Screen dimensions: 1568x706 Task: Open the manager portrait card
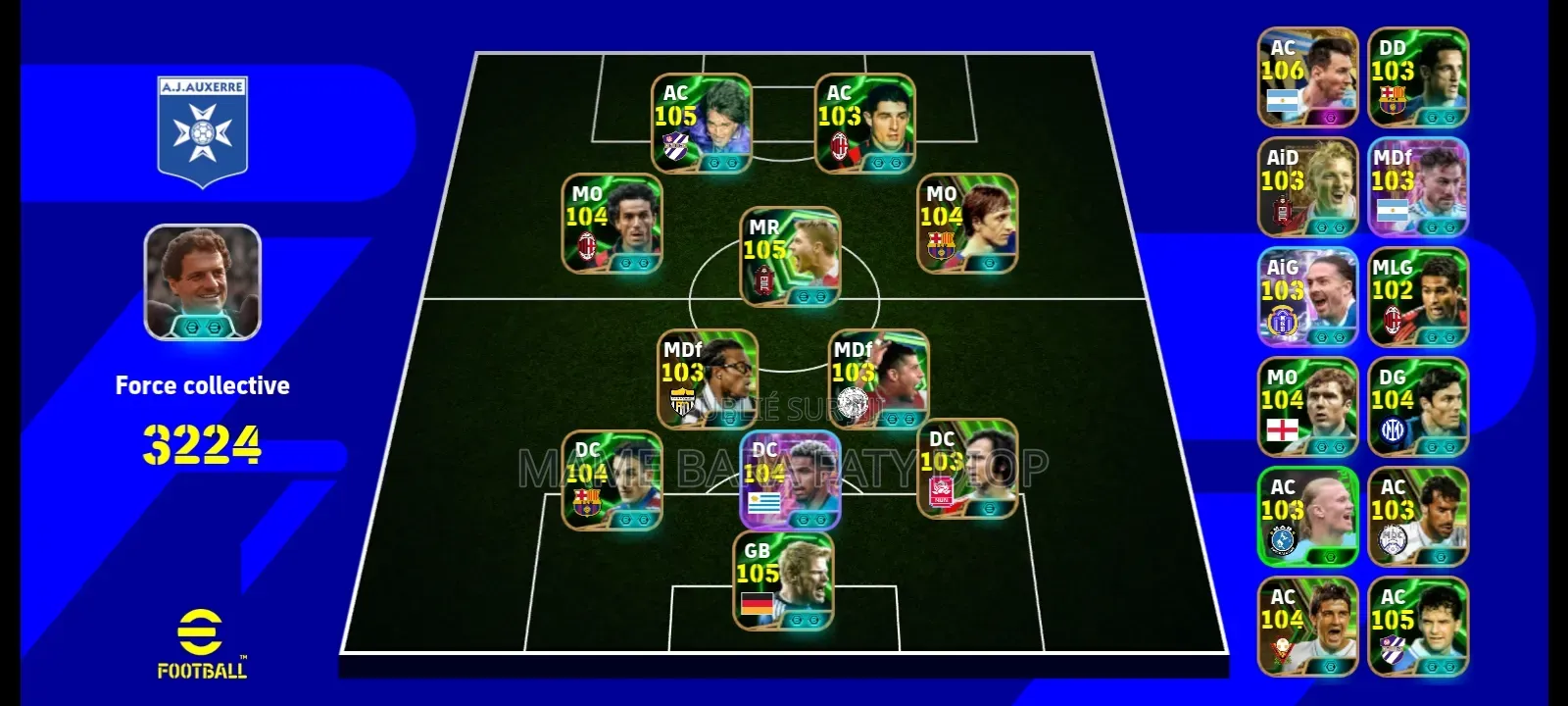203,282
